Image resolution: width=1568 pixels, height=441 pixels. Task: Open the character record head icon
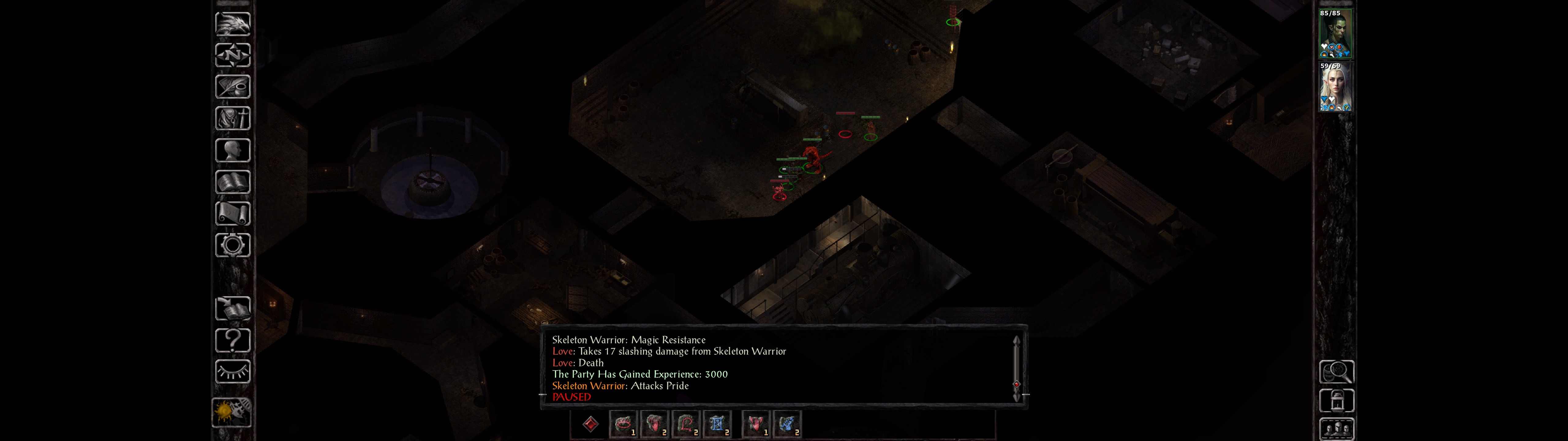(232, 150)
